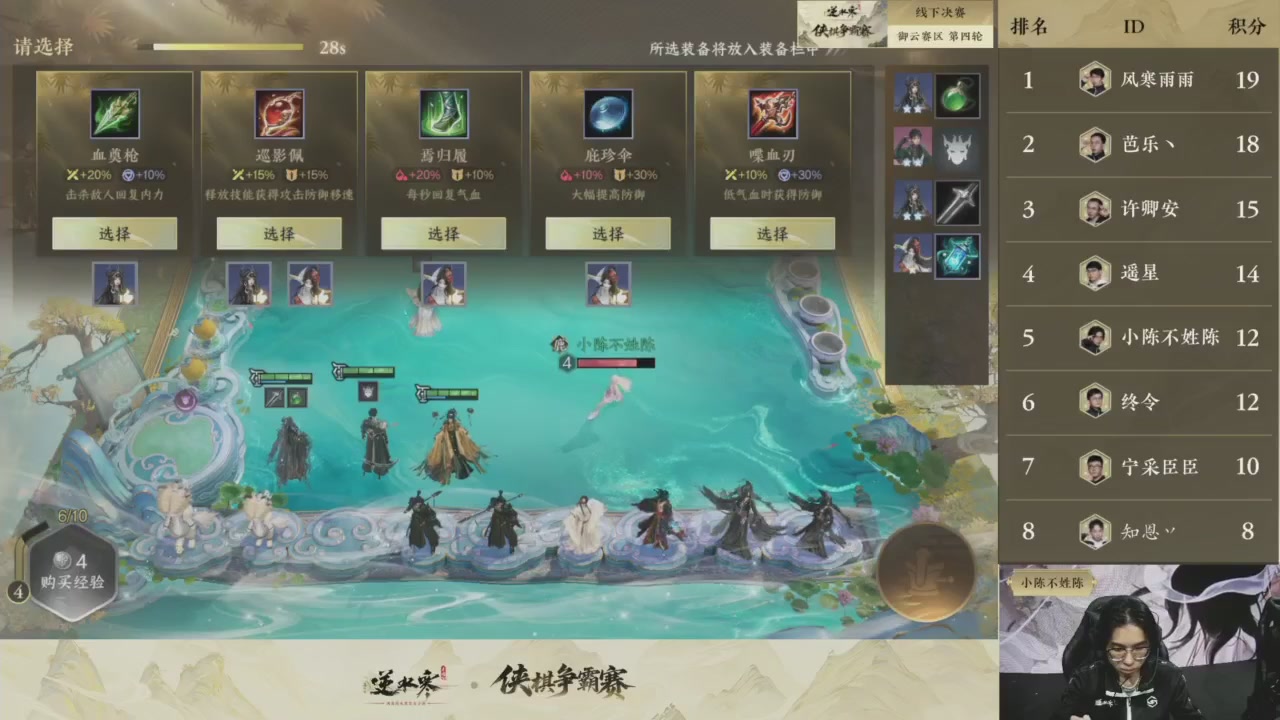Select the 喋血刃 blade equipment icon
This screenshot has width=1280, height=720.
click(x=771, y=112)
